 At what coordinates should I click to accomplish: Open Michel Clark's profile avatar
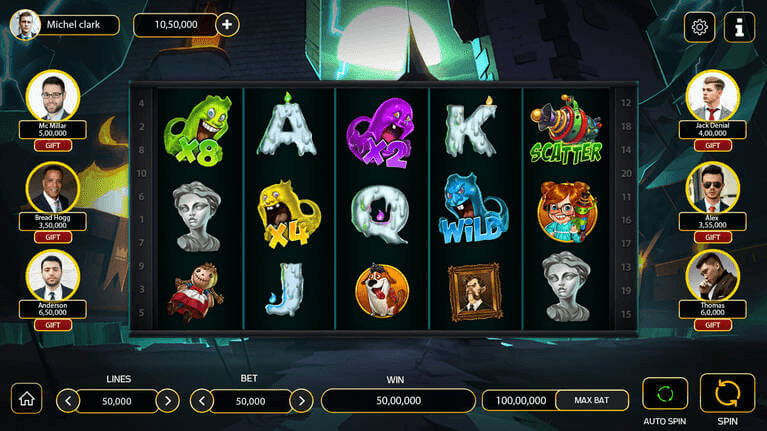point(25,24)
